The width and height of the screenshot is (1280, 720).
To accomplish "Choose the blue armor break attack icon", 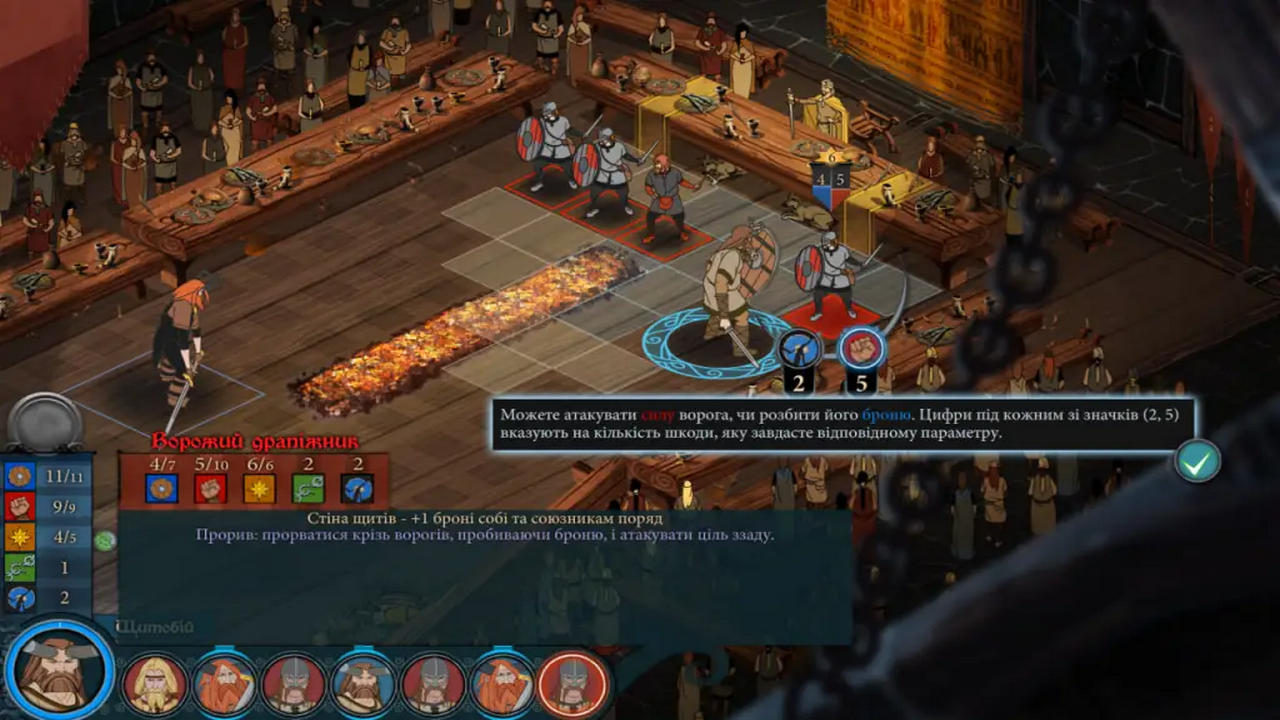I will 800,348.
